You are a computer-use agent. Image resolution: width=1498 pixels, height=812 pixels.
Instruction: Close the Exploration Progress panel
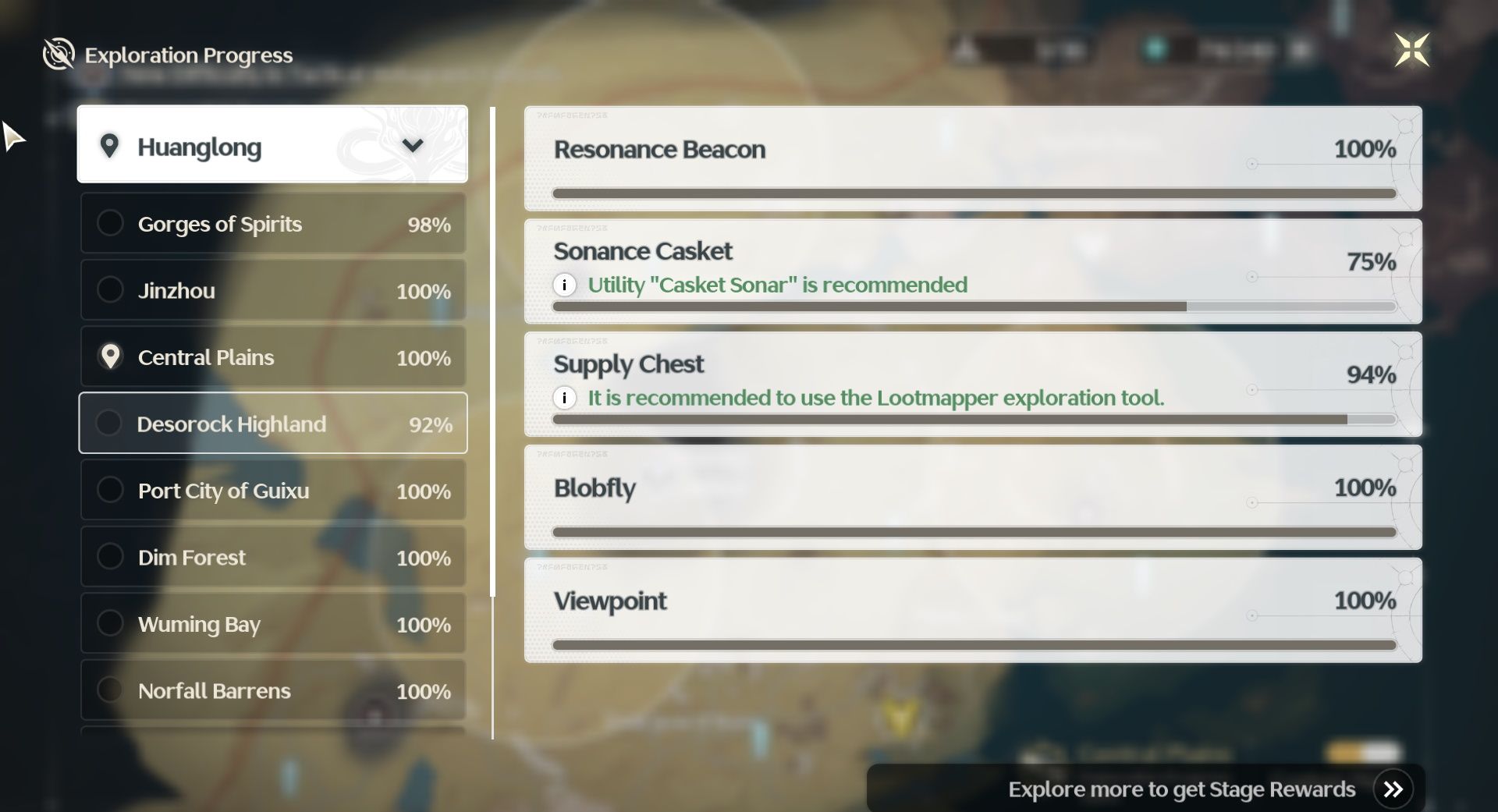point(1411,51)
